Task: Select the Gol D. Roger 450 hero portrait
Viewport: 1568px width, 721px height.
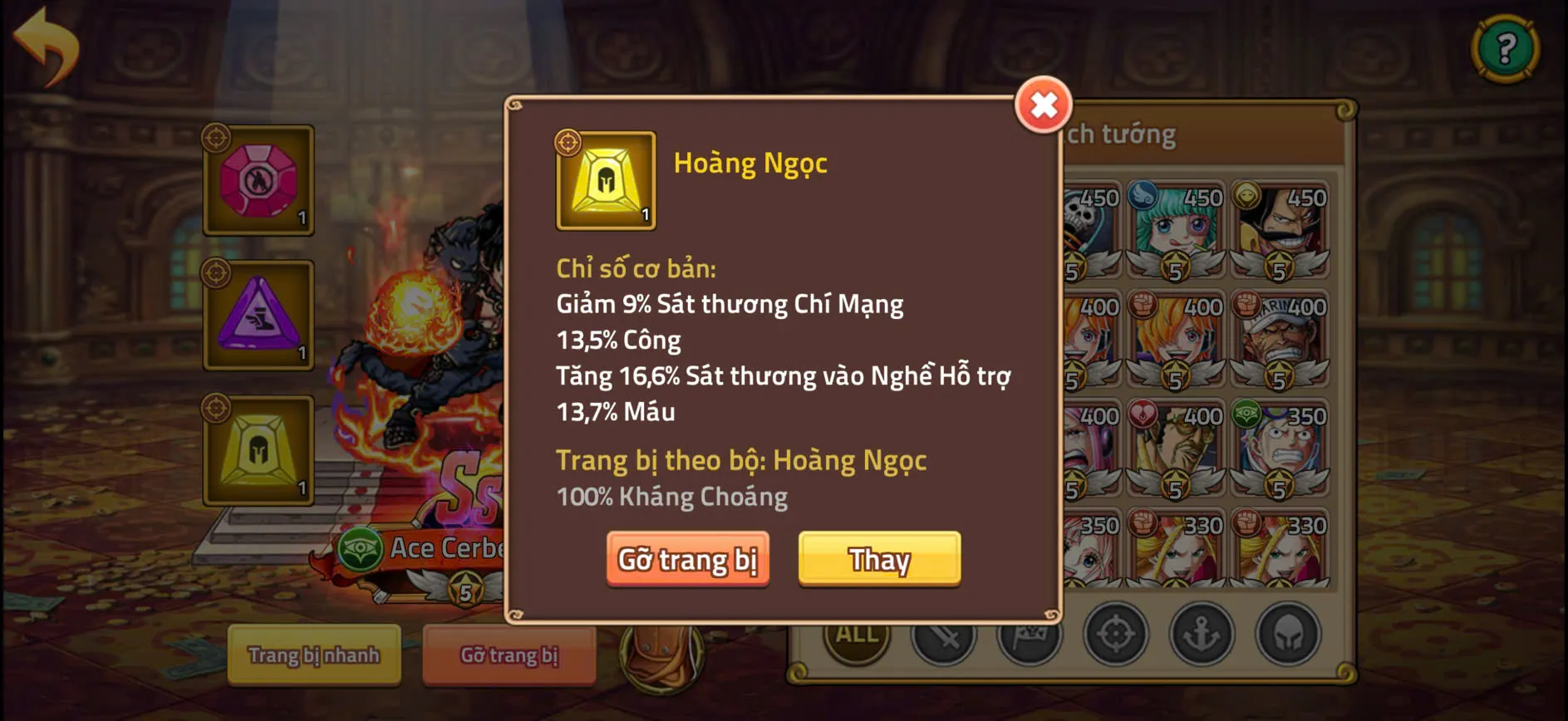Action: point(1279,220)
